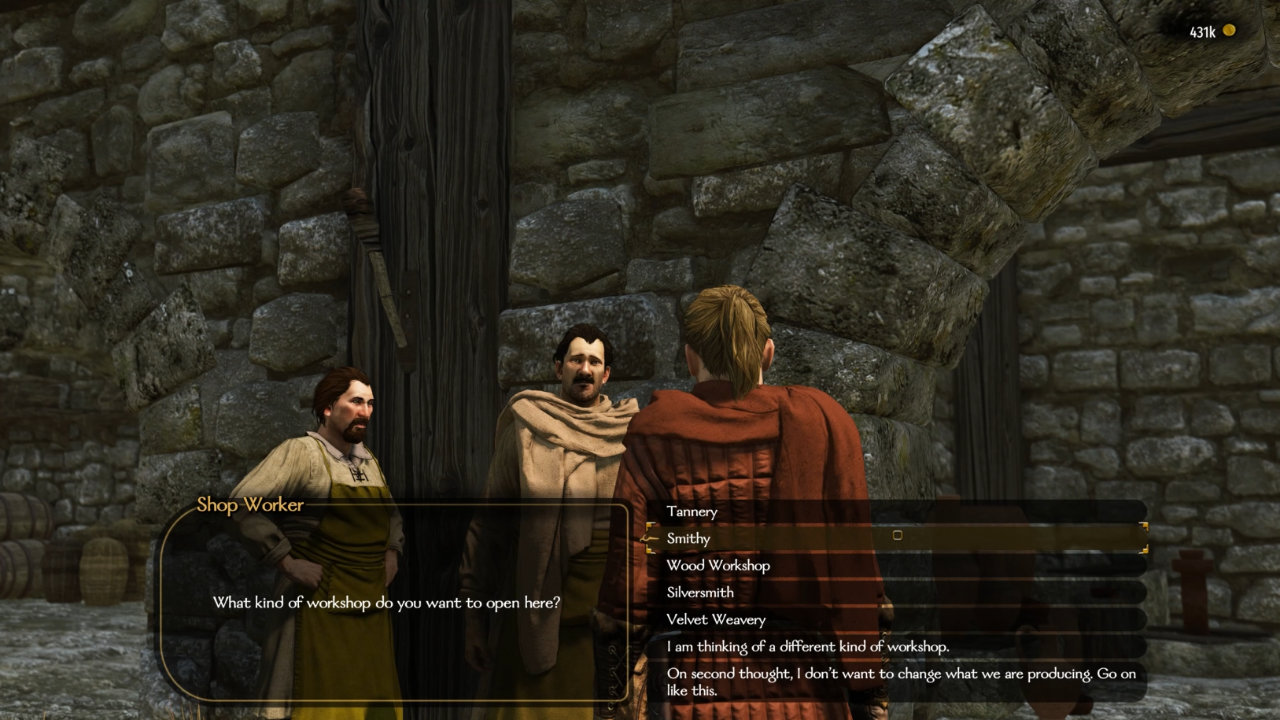Select the Tannery dialogue option

pos(691,512)
